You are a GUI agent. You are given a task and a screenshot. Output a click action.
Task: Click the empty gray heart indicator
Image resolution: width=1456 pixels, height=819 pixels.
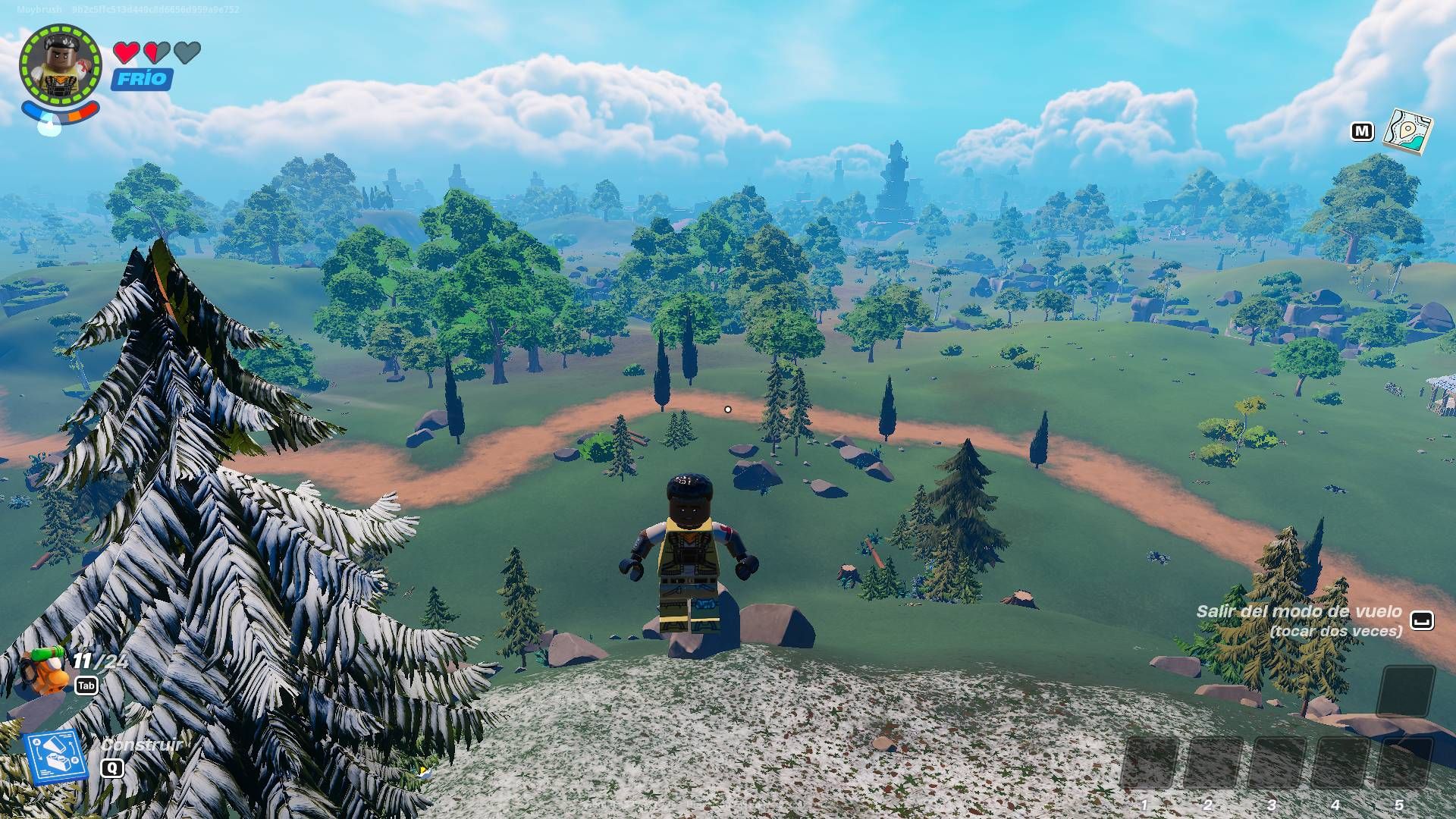(187, 54)
